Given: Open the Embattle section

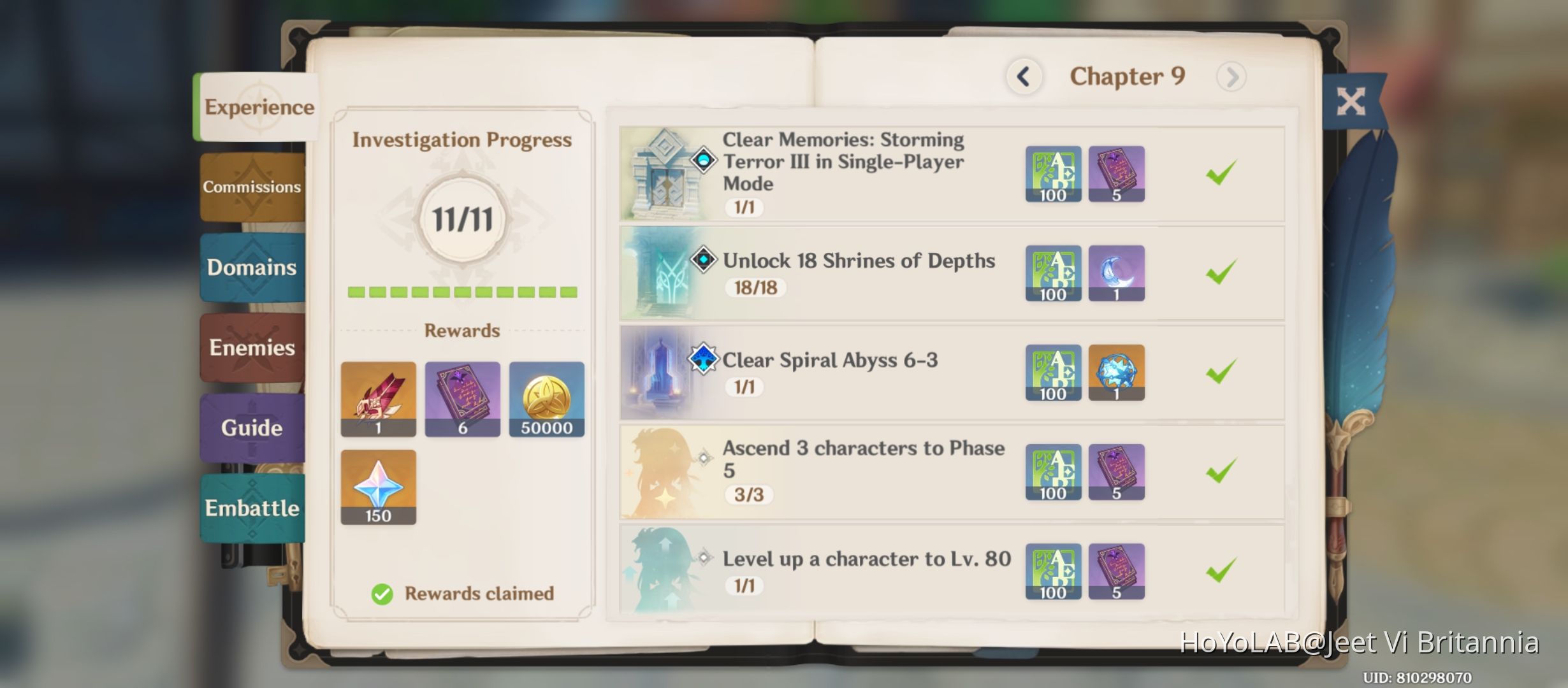Looking at the screenshot, I should (252, 508).
